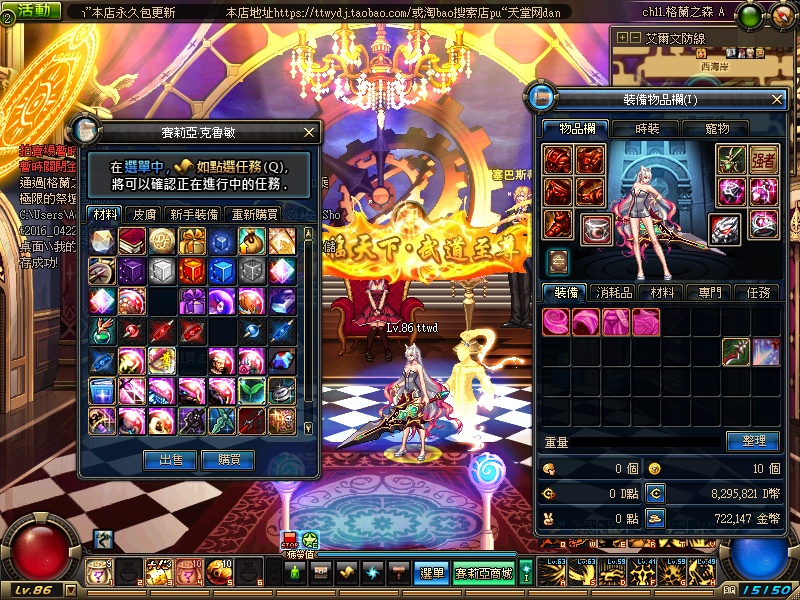Open the 任務 quest items tab

click(757, 292)
